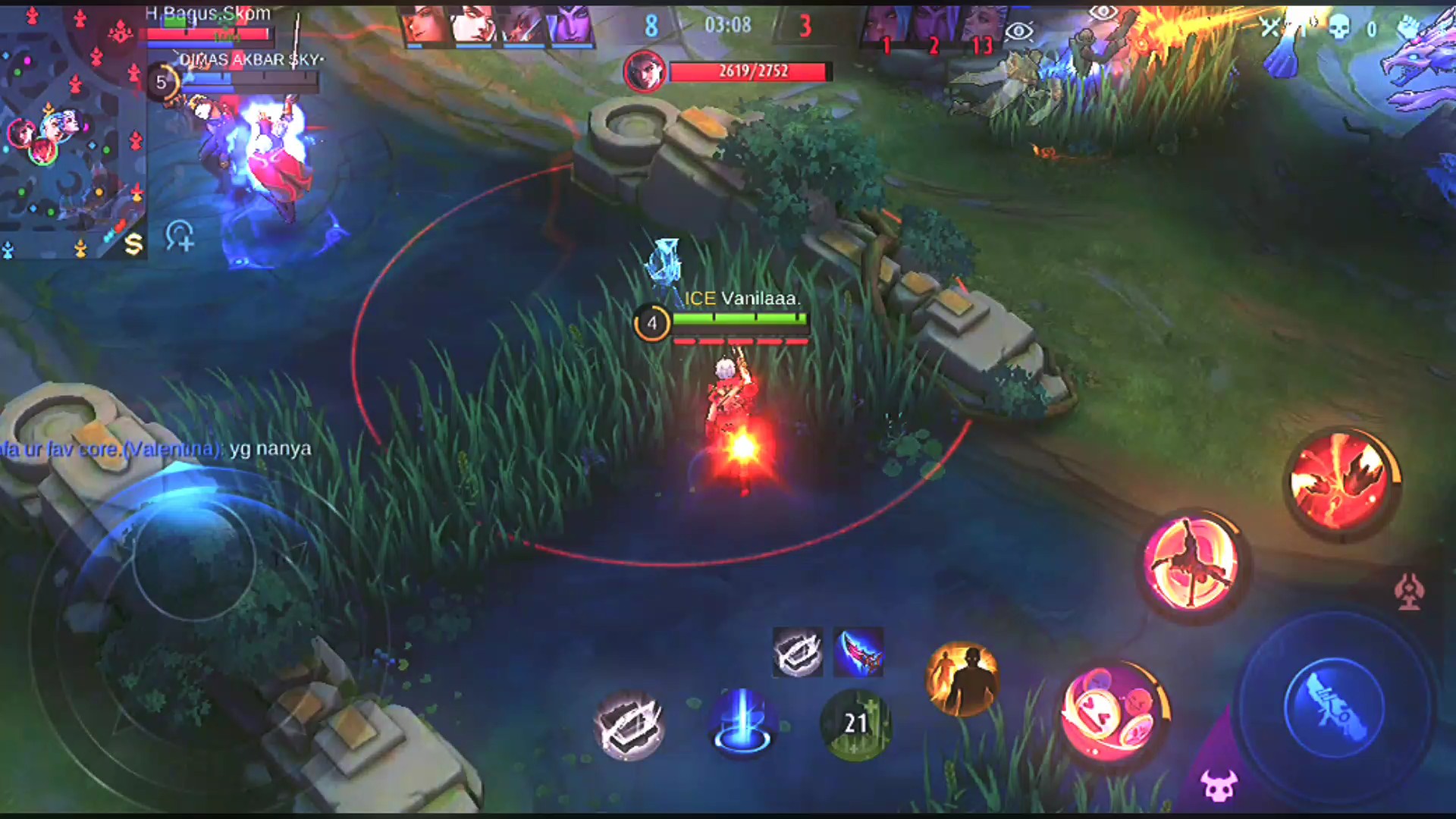
Task: Open the shop with the gold coin icon
Action: pyautogui.click(x=133, y=243)
